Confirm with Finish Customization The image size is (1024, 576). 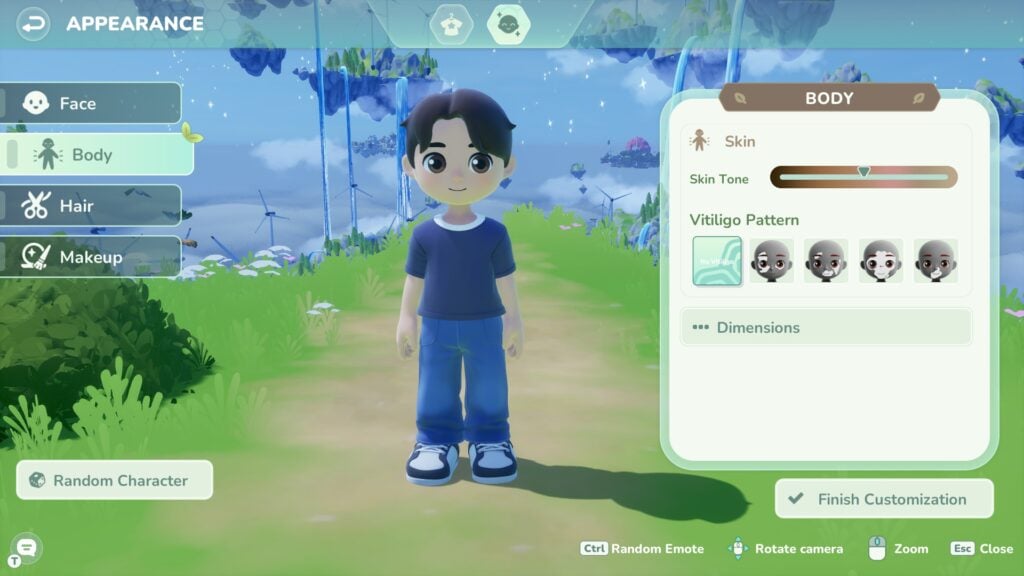(x=884, y=499)
